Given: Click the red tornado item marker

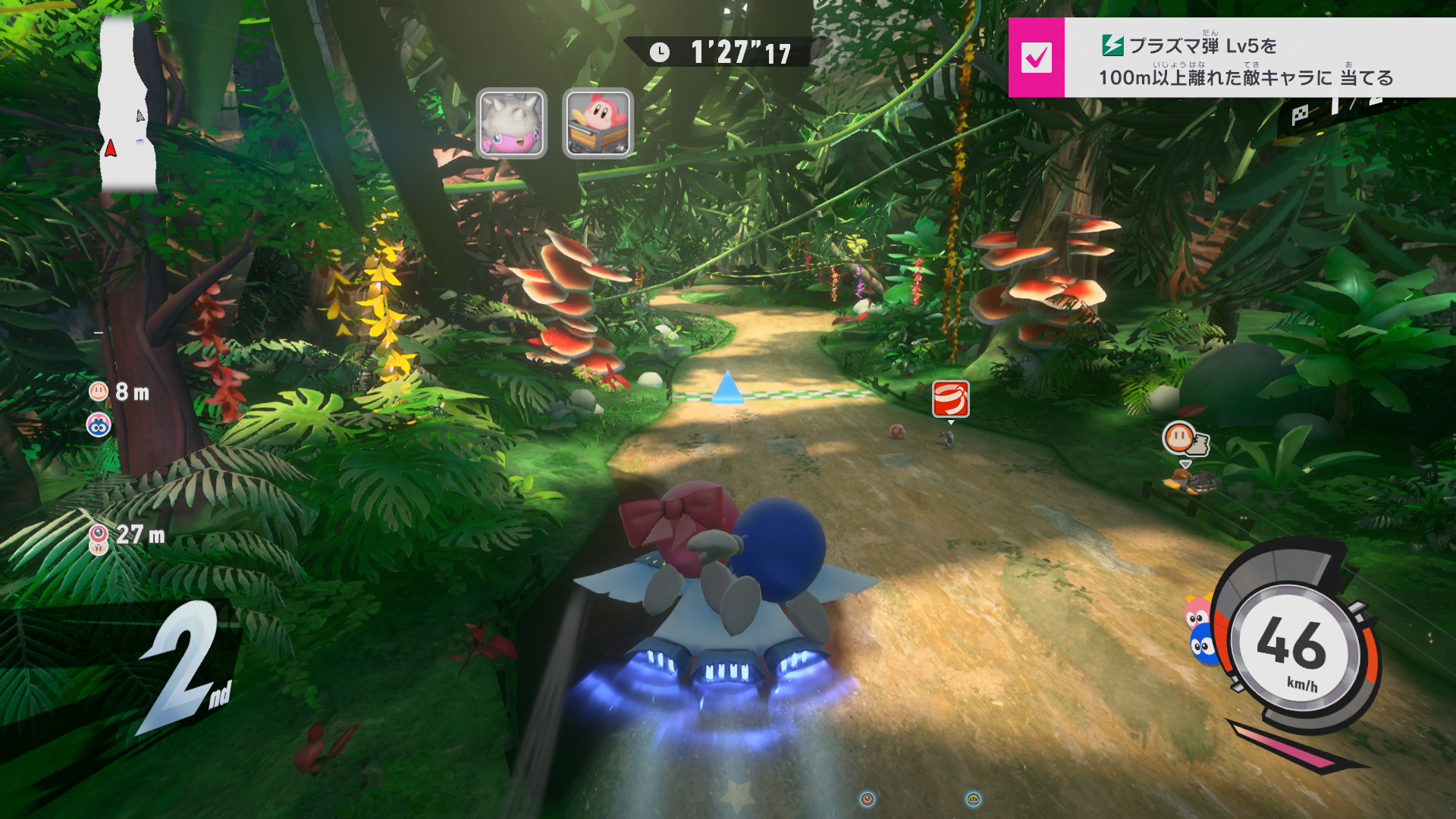Looking at the screenshot, I should click(x=950, y=399).
